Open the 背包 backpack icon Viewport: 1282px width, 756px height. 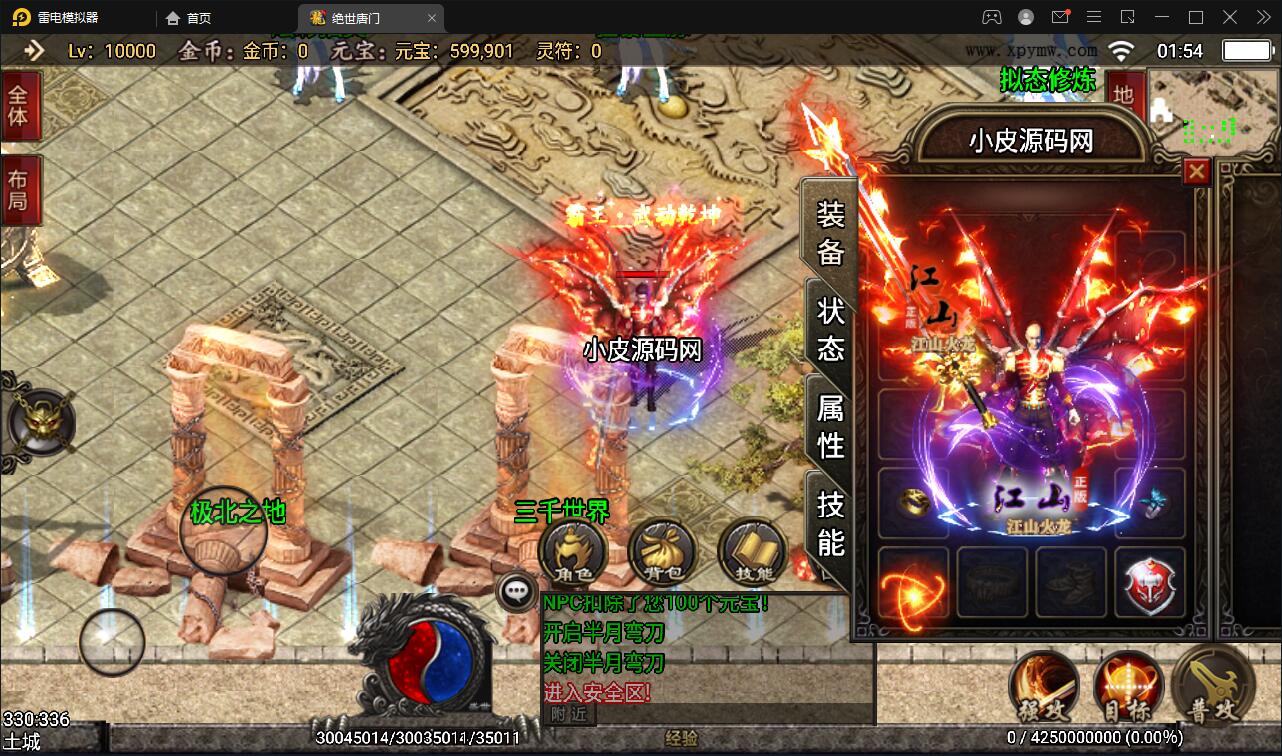tap(660, 550)
